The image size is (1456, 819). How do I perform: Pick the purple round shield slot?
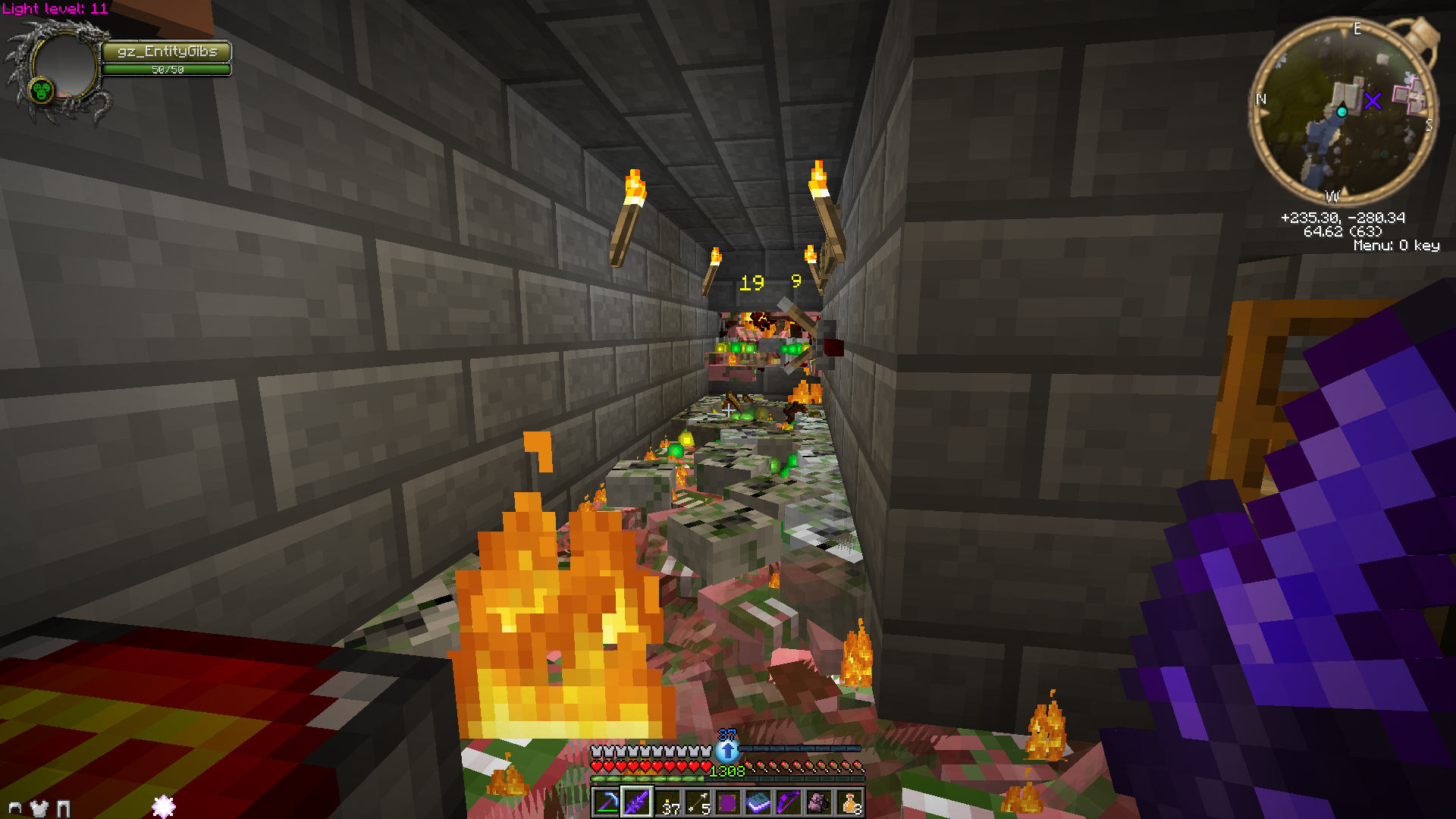[x=728, y=802]
